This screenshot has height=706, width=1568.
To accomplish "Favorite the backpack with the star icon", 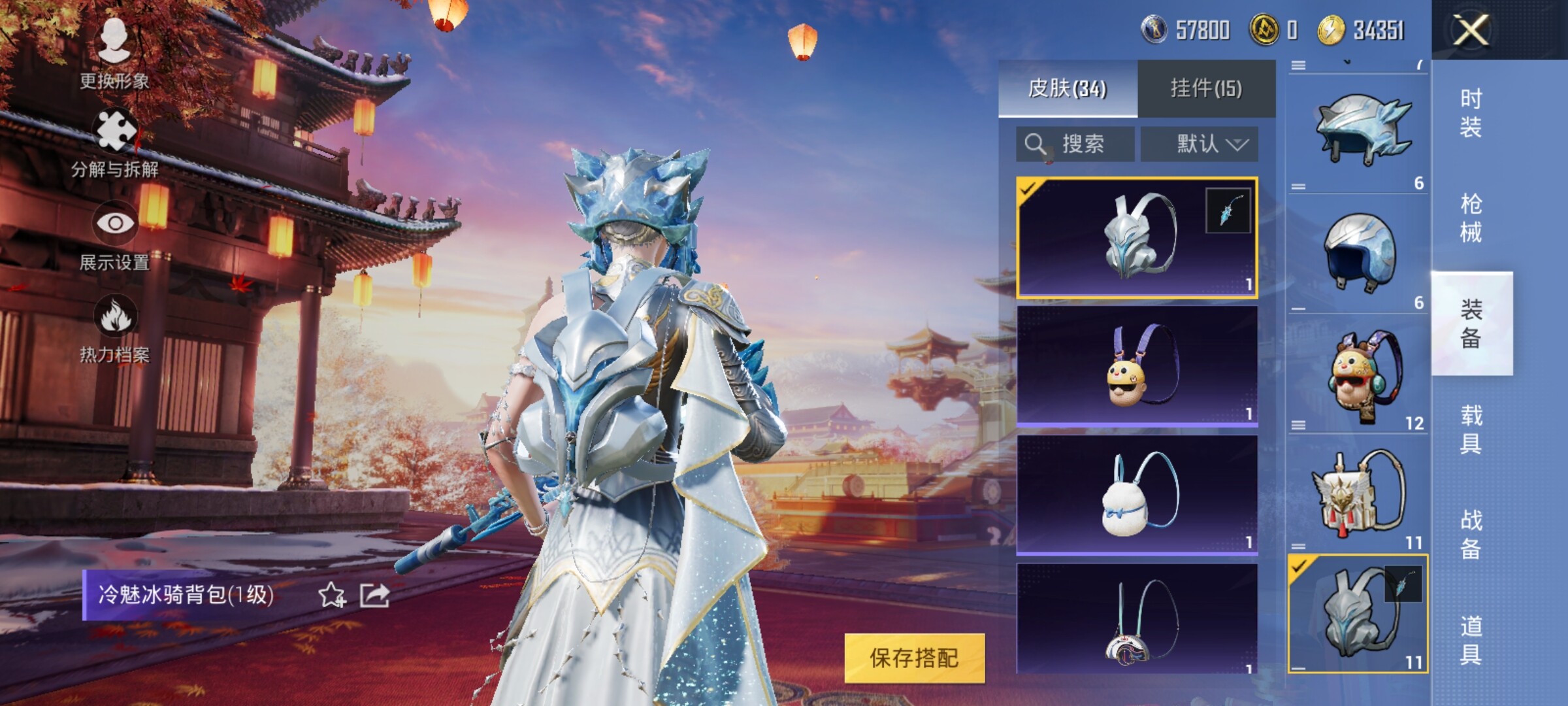I will pos(331,595).
